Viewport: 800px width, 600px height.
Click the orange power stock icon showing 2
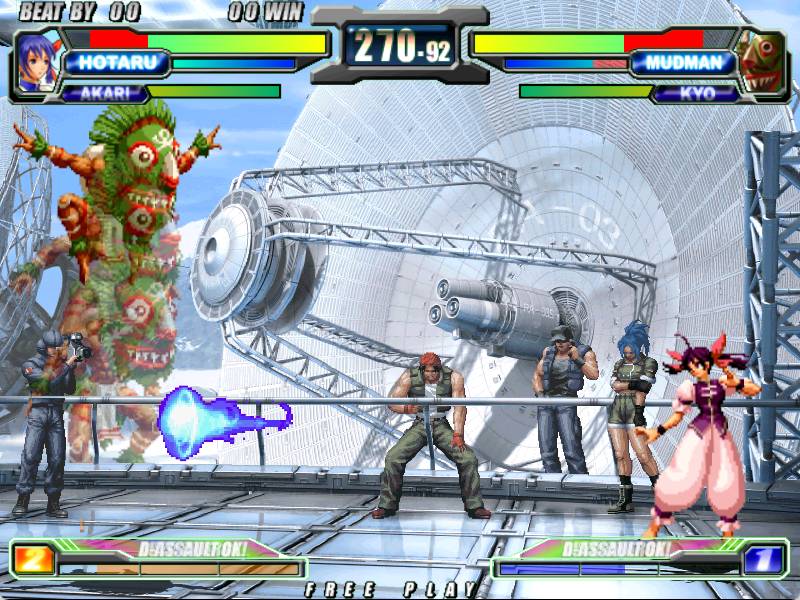[x=33, y=557]
